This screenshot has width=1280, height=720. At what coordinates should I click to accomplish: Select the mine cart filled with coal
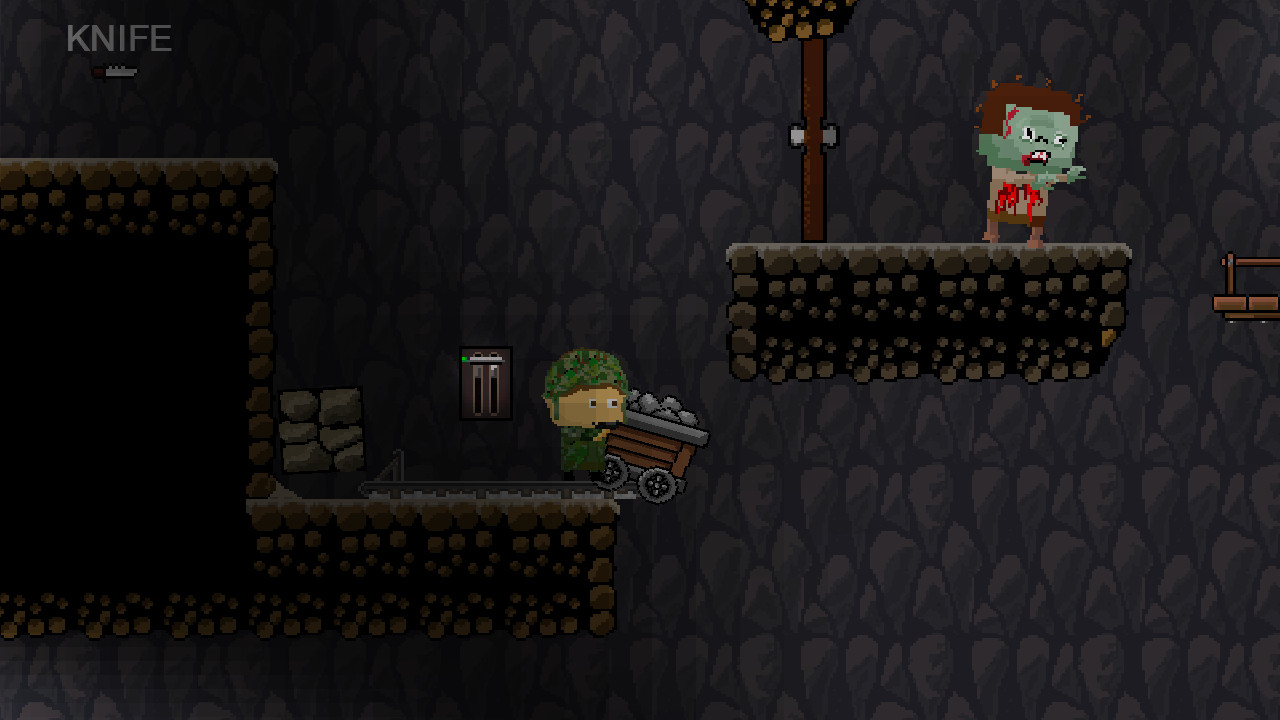pos(650,440)
